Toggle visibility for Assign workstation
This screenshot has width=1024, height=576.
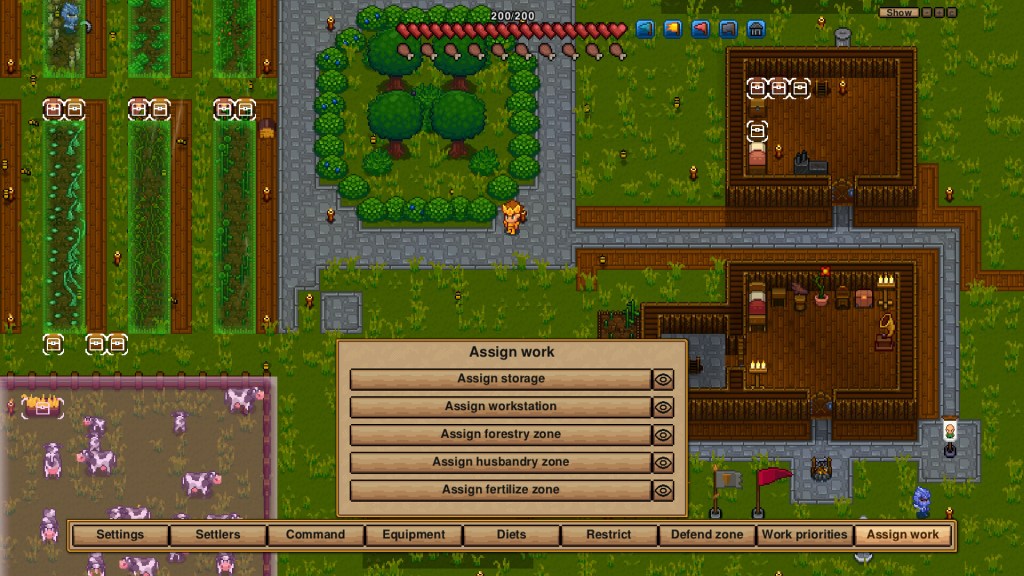pyautogui.click(x=663, y=407)
